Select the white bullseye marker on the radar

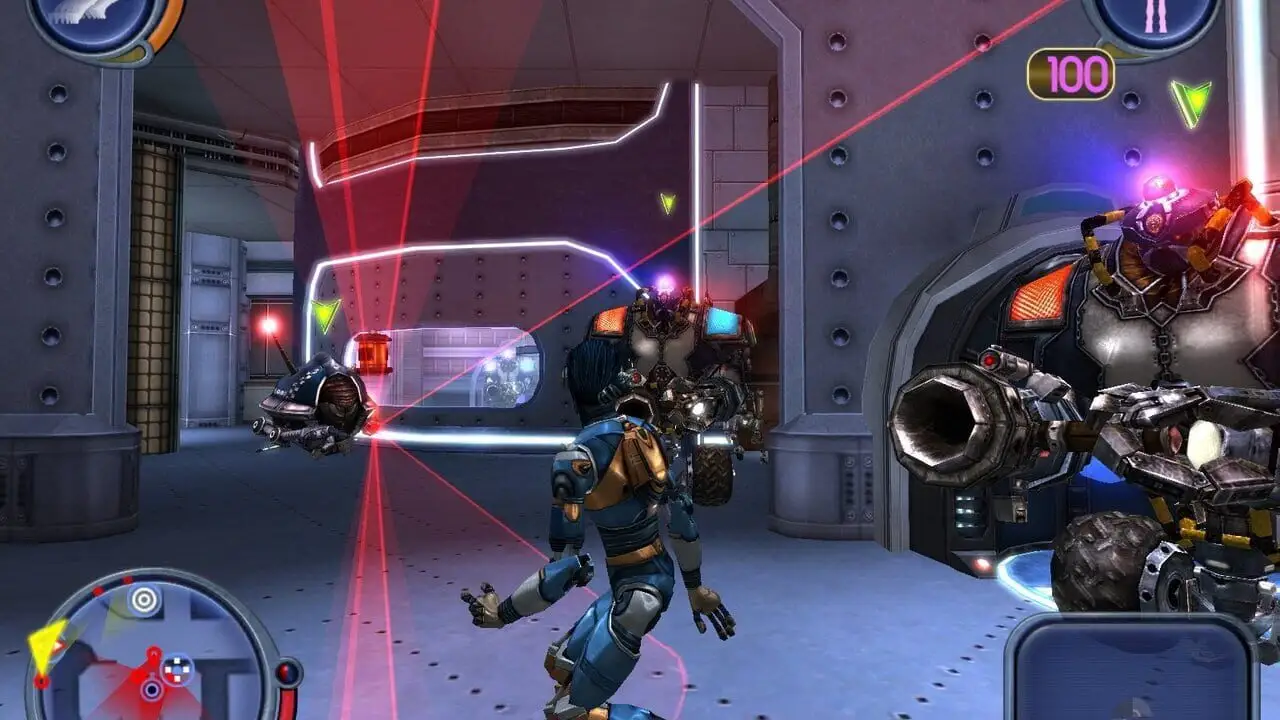(x=144, y=600)
